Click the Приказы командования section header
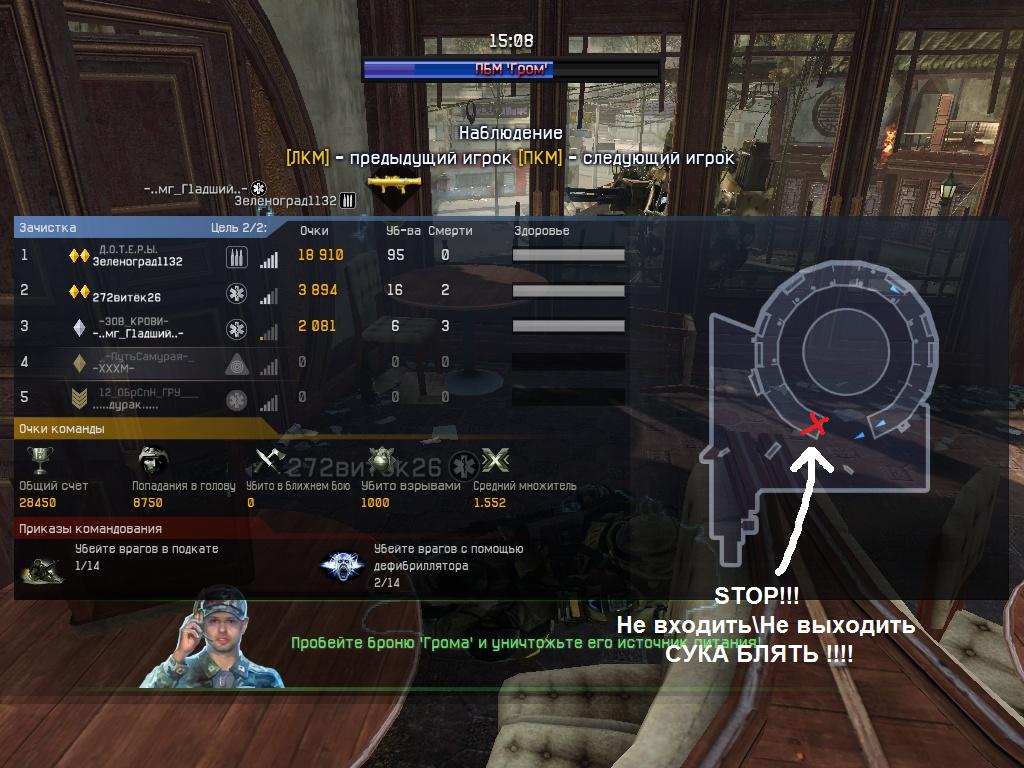The image size is (1024, 768). (90, 528)
